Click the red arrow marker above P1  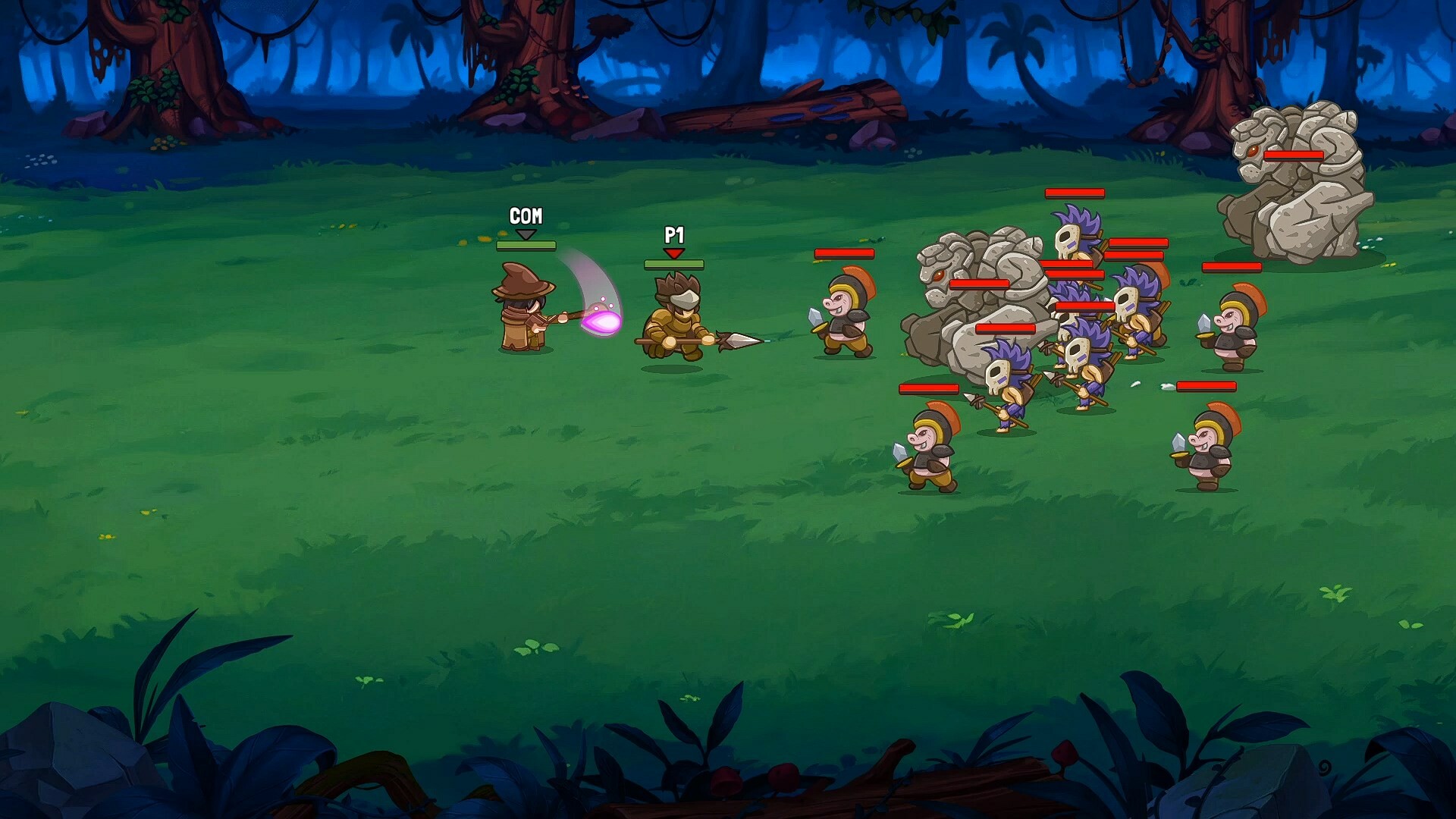(x=673, y=253)
